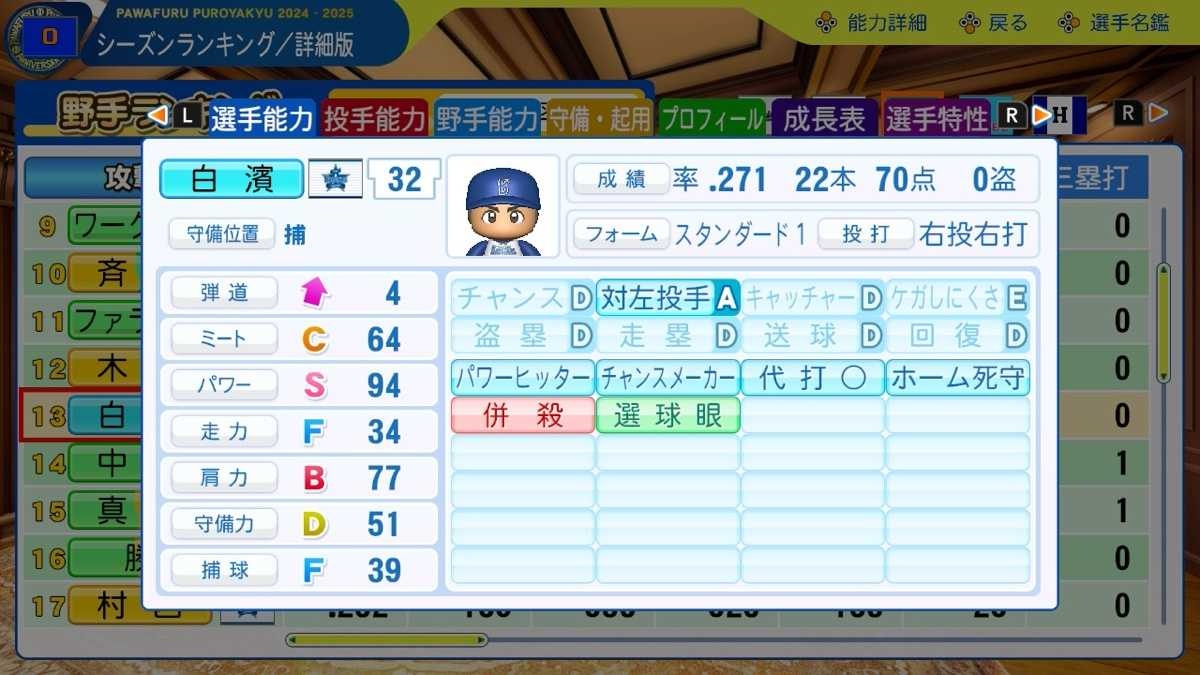Click the left tab arrow
The image size is (1200, 675).
[158, 116]
